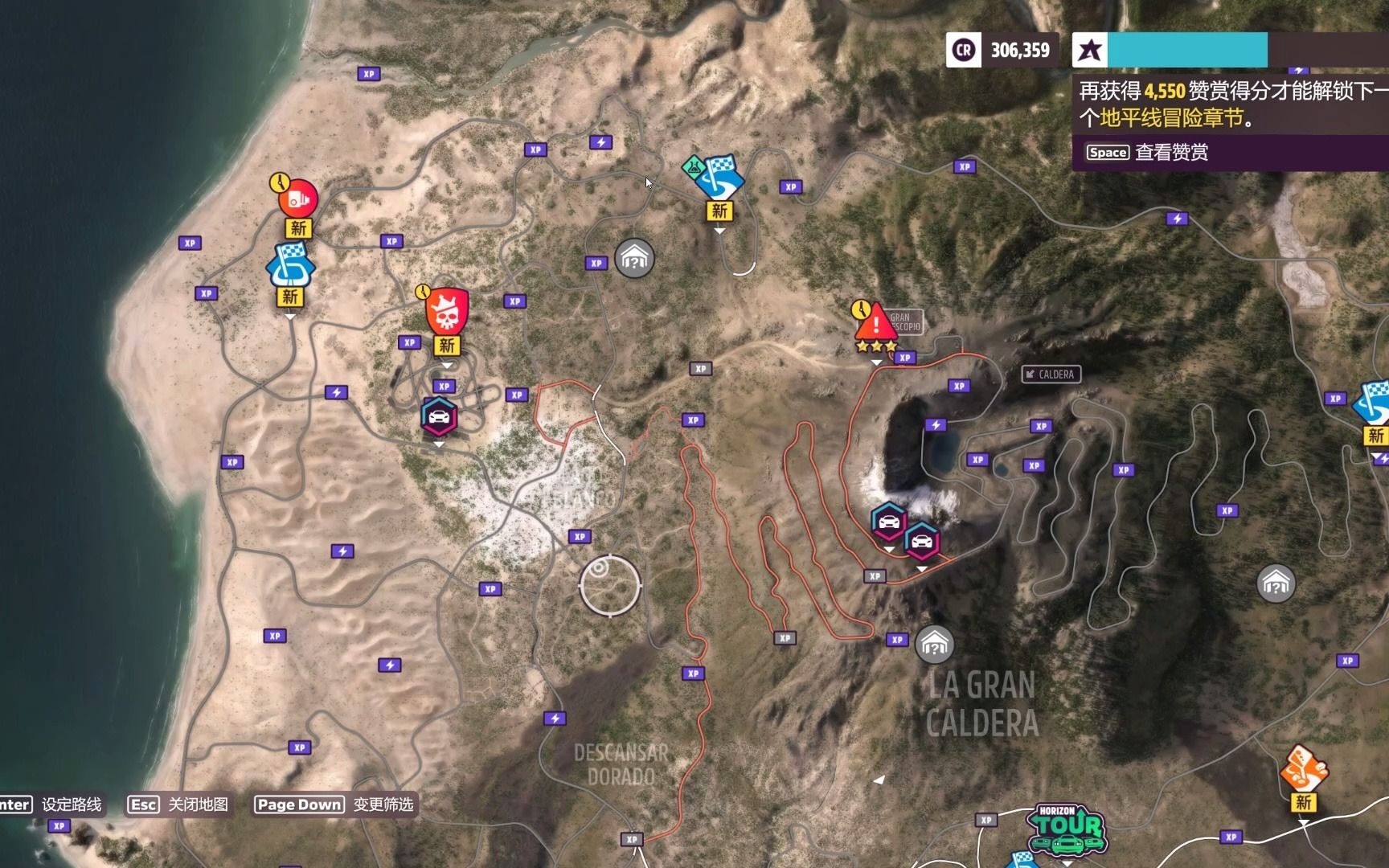
Task: Click the CALDERA landmark label
Action: (1051, 375)
